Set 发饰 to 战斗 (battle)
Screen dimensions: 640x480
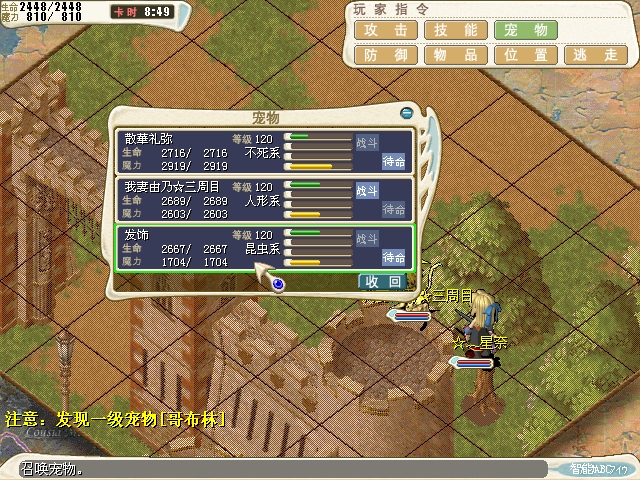tap(368, 239)
